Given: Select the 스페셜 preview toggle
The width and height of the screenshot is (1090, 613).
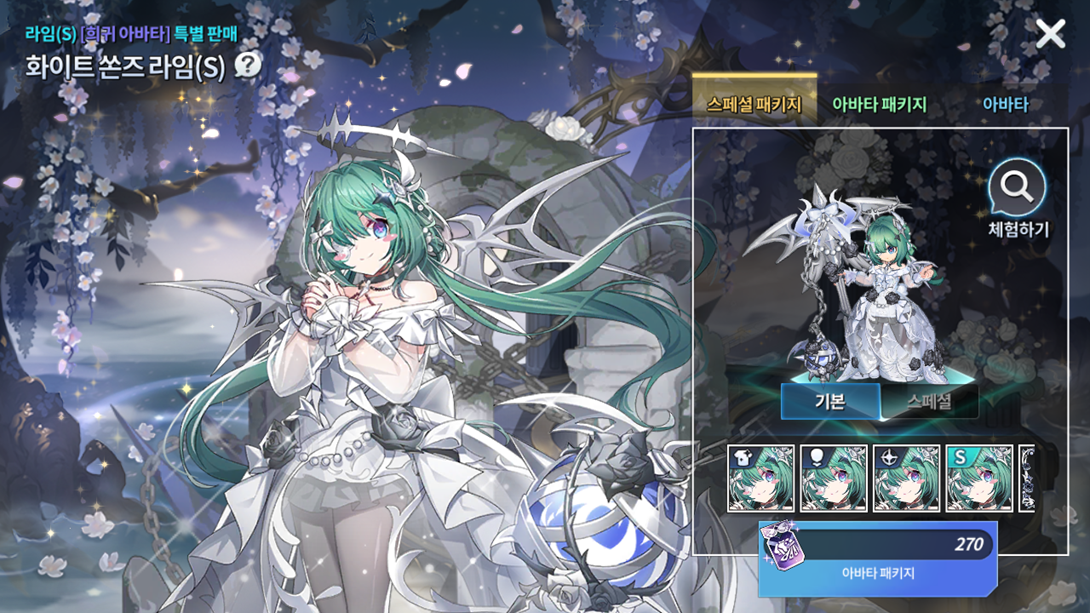Looking at the screenshot, I should tap(929, 402).
